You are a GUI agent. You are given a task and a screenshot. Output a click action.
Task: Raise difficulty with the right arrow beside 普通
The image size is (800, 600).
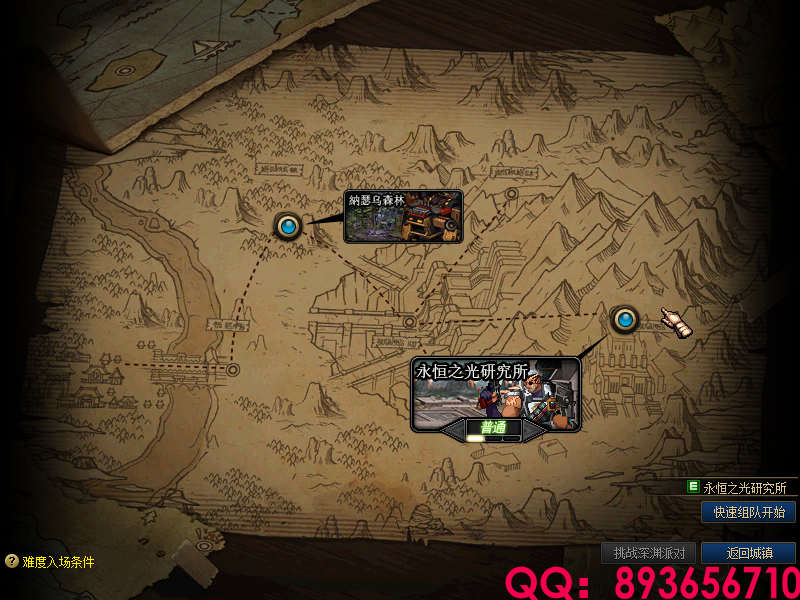click(x=530, y=429)
